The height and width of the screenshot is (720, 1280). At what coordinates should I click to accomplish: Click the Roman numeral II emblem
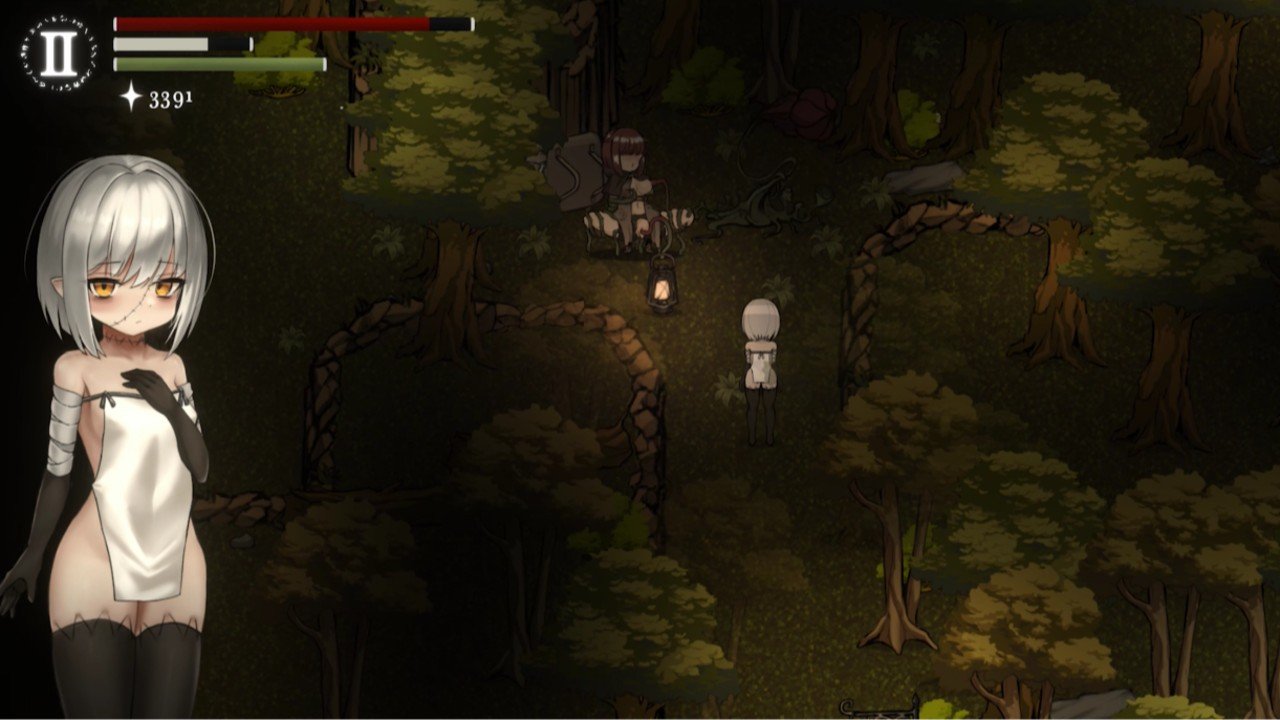click(58, 54)
